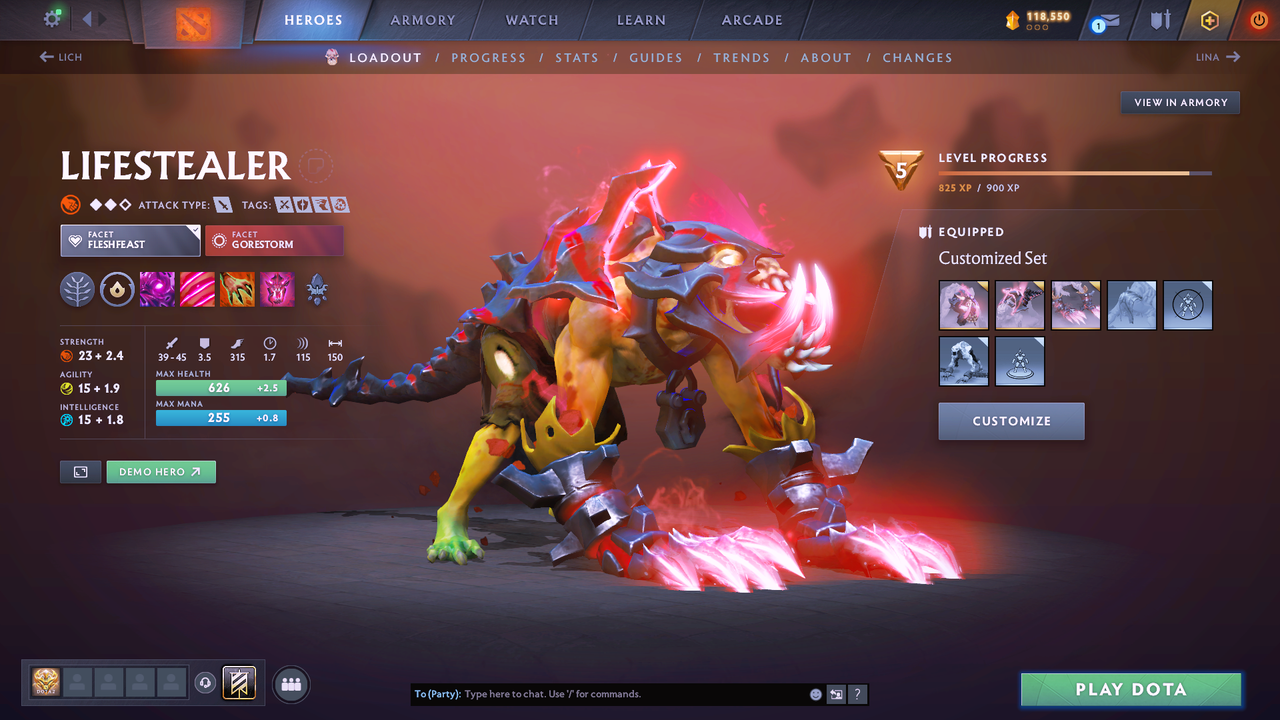The height and width of the screenshot is (720, 1280).
Task: Open the STATS section
Action: click(x=577, y=57)
